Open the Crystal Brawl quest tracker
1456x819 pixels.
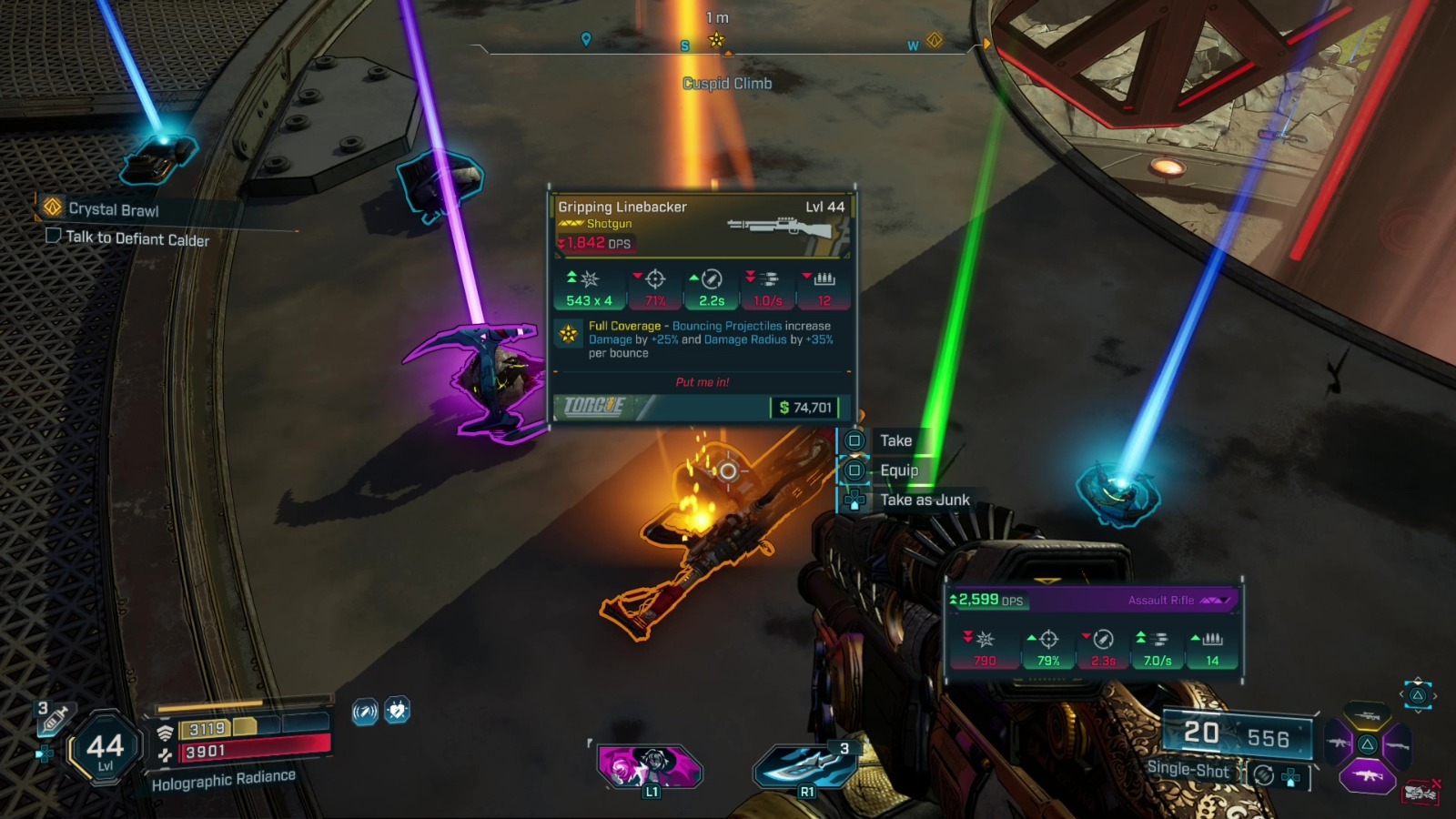click(x=113, y=209)
